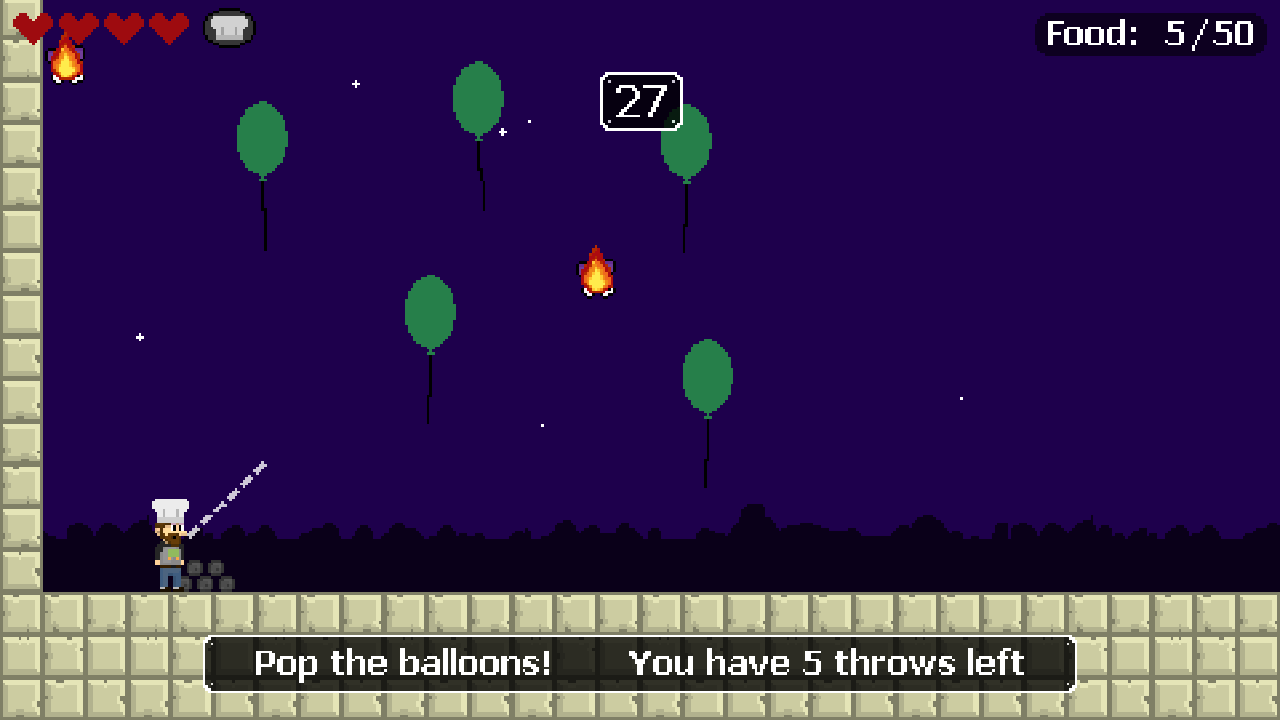1280x720 pixels.
Task: Click the flame icon below the hearts
Action: pos(68,62)
